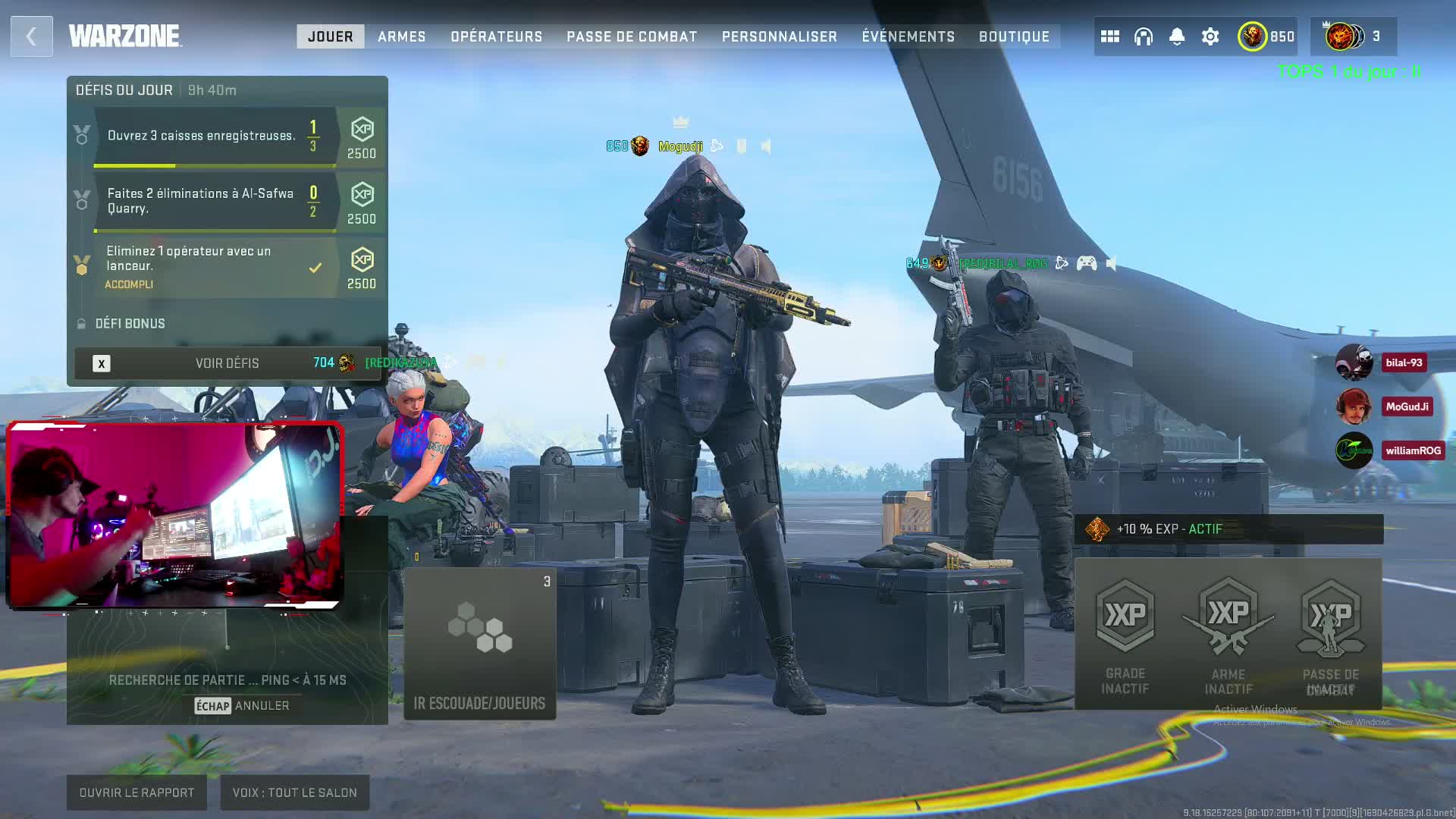The image size is (1456, 819).
Task: Open the BOUTIQUE tab
Action: 1014,36
